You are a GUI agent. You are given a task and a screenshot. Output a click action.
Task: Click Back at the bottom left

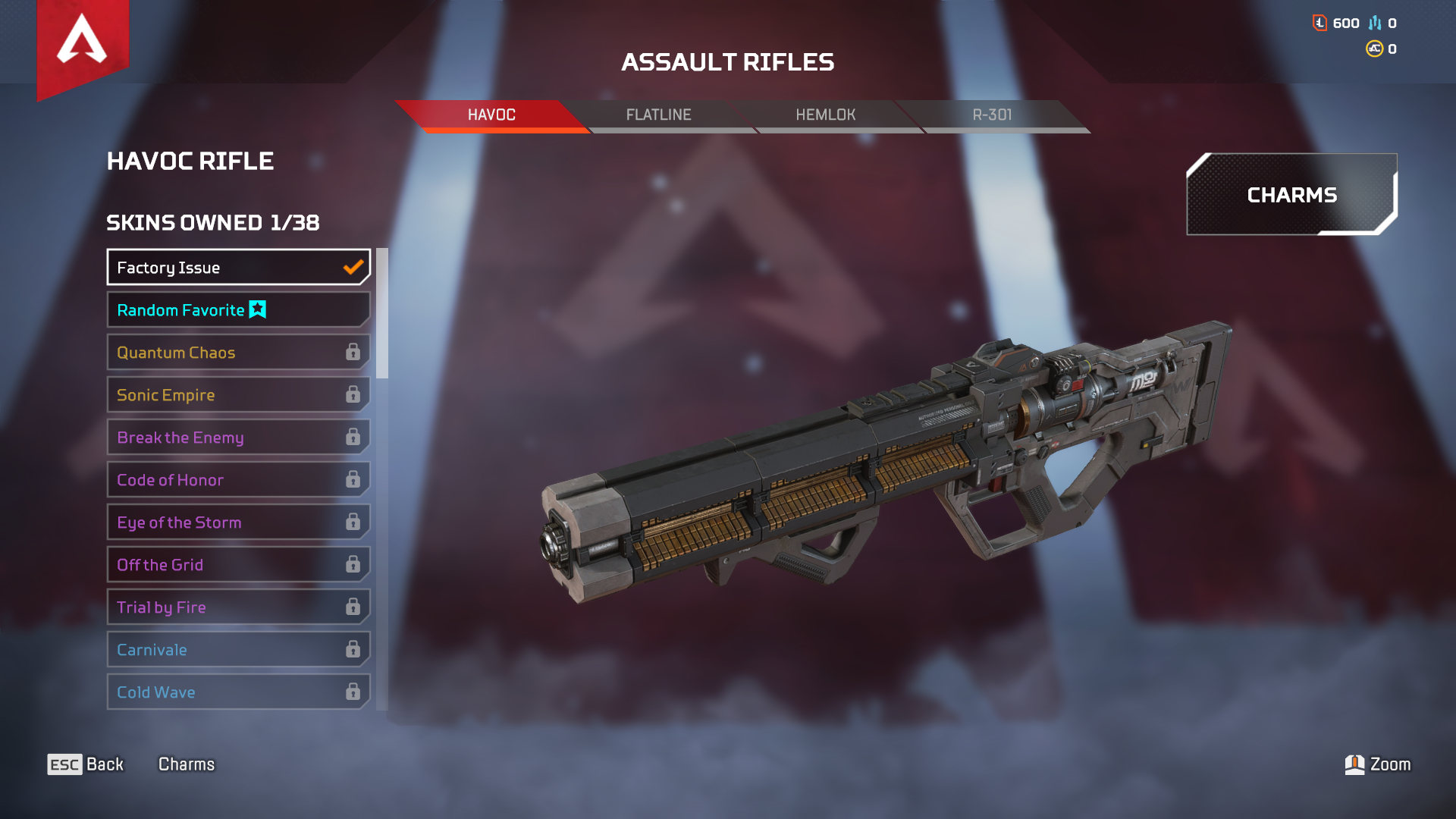pyautogui.click(x=103, y=764)
